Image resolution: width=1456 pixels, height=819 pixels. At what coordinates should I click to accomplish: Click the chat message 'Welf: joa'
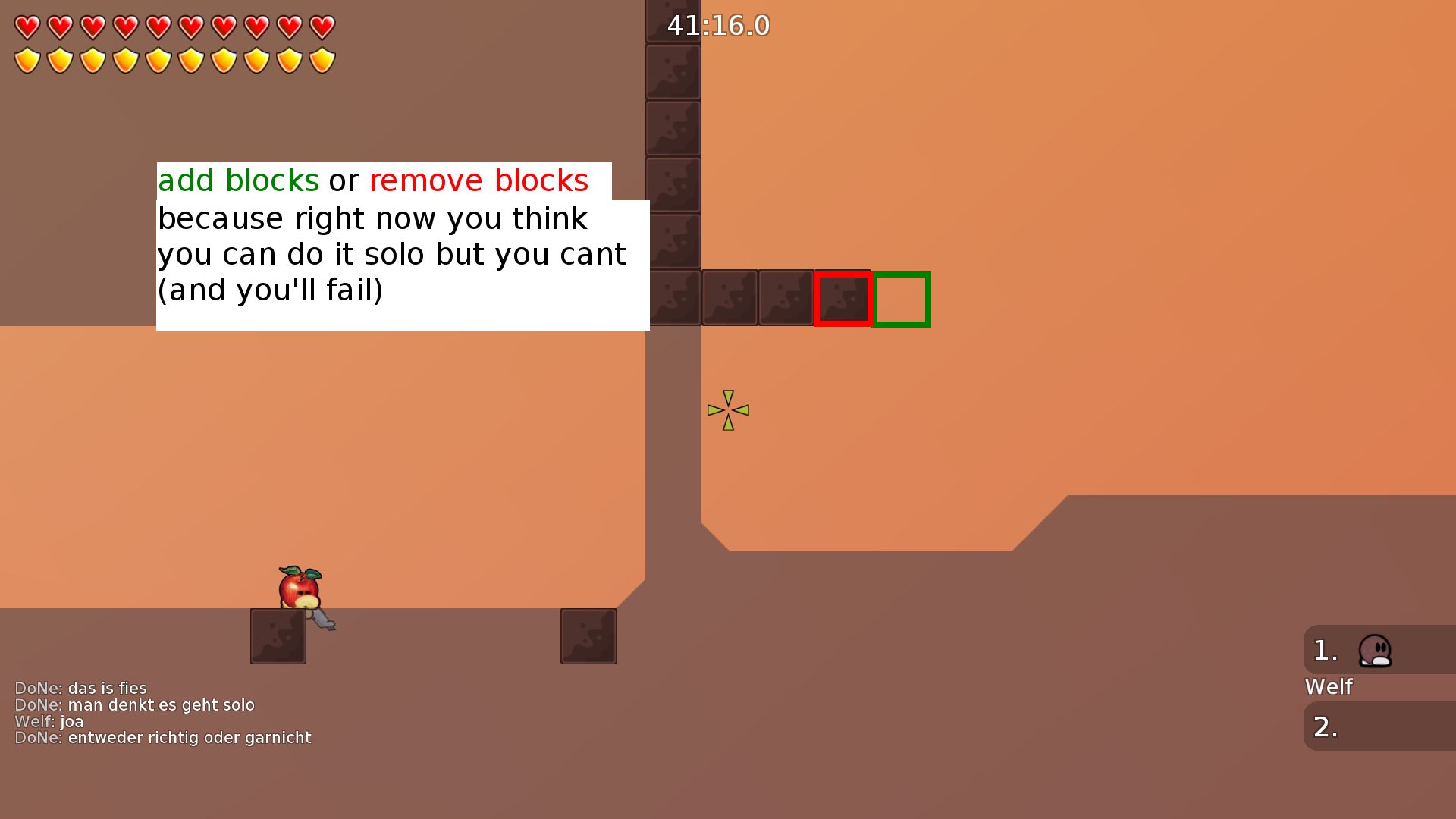click(x=49, y=721)
